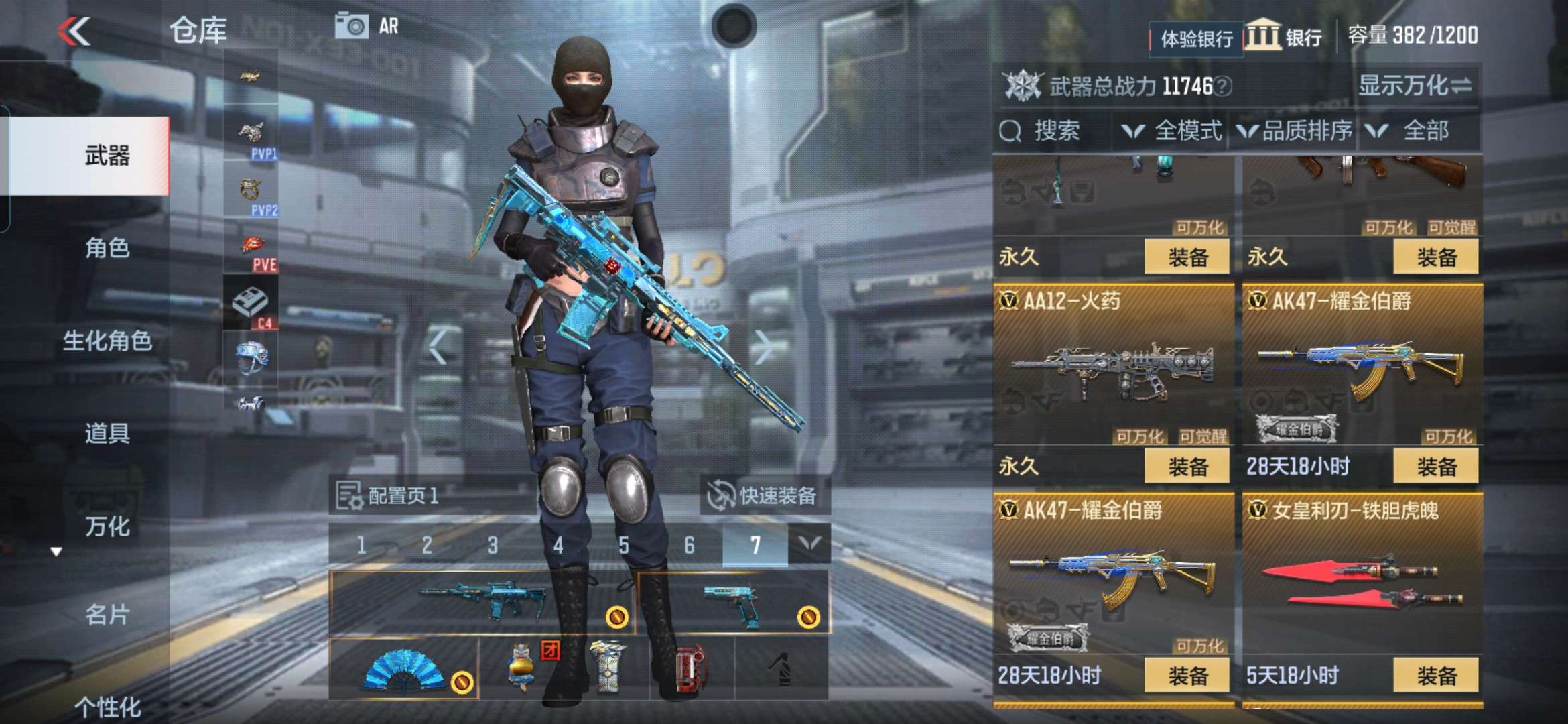Open the 道具 items category
The height and width of the screenshot is (724, 1568).
tap(107, 433)
